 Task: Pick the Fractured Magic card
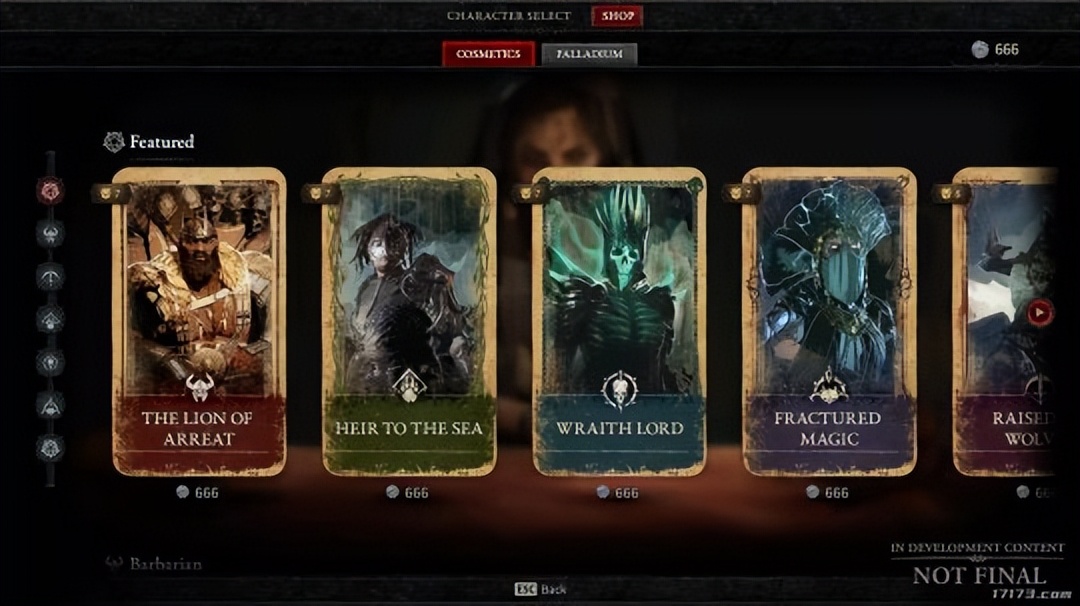[x=829, y=320]
